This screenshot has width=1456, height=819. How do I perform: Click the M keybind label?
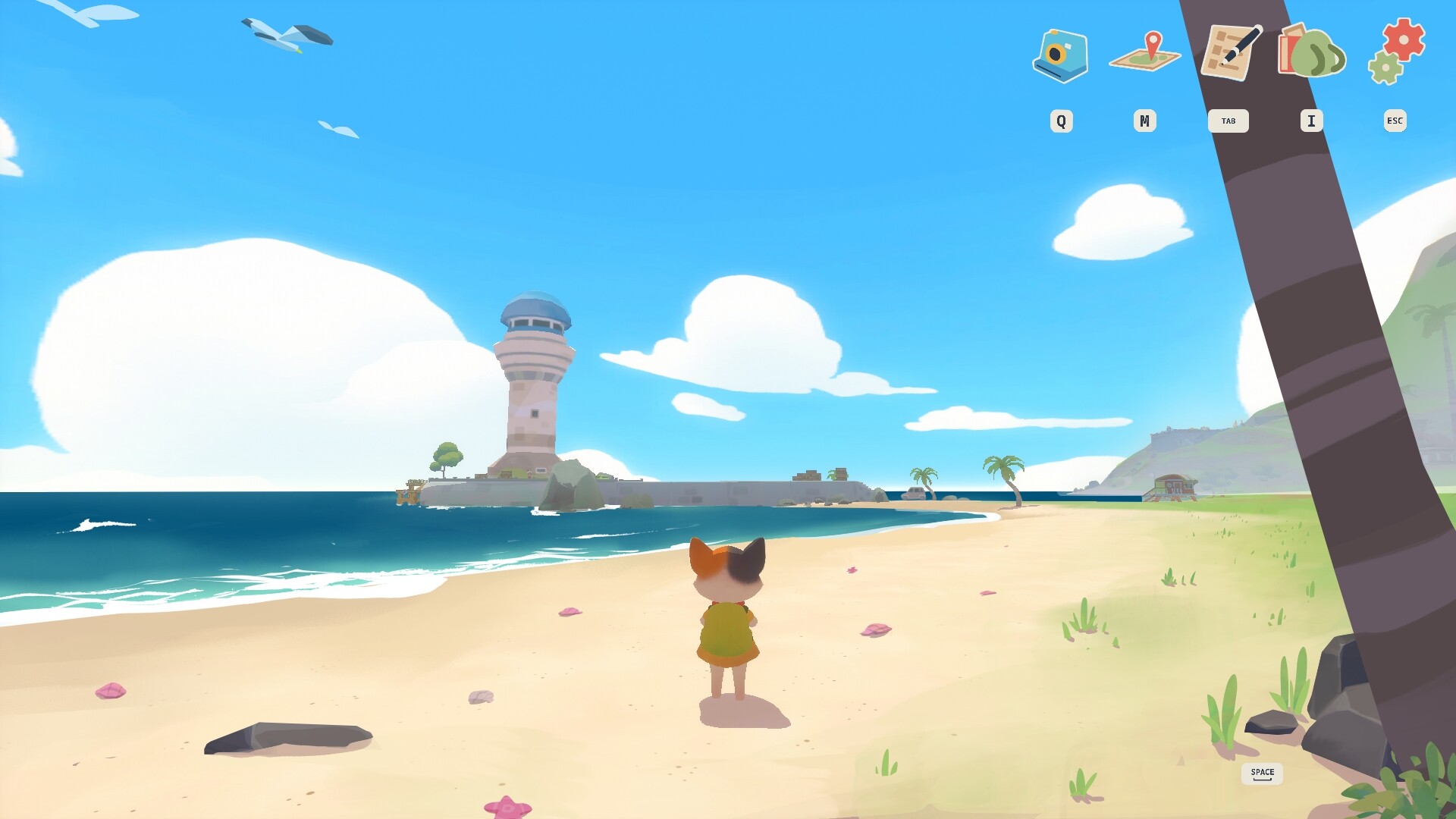click(1145, 121)
